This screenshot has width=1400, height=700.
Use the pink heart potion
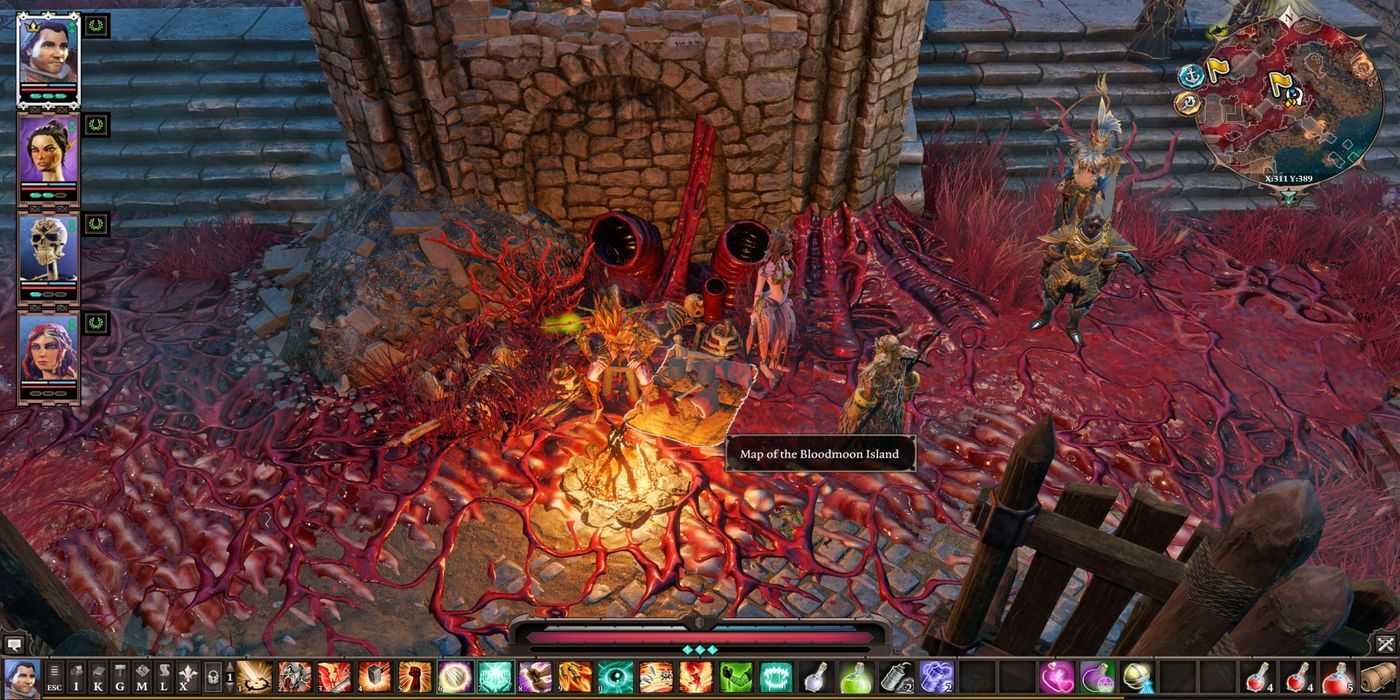pyautogui.click(x=1056, y=677)
